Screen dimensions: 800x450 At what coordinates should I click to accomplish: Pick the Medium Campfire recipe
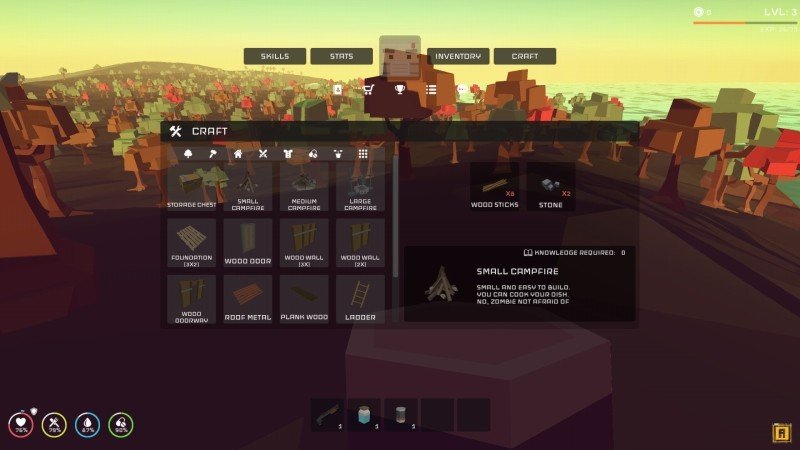304,187
